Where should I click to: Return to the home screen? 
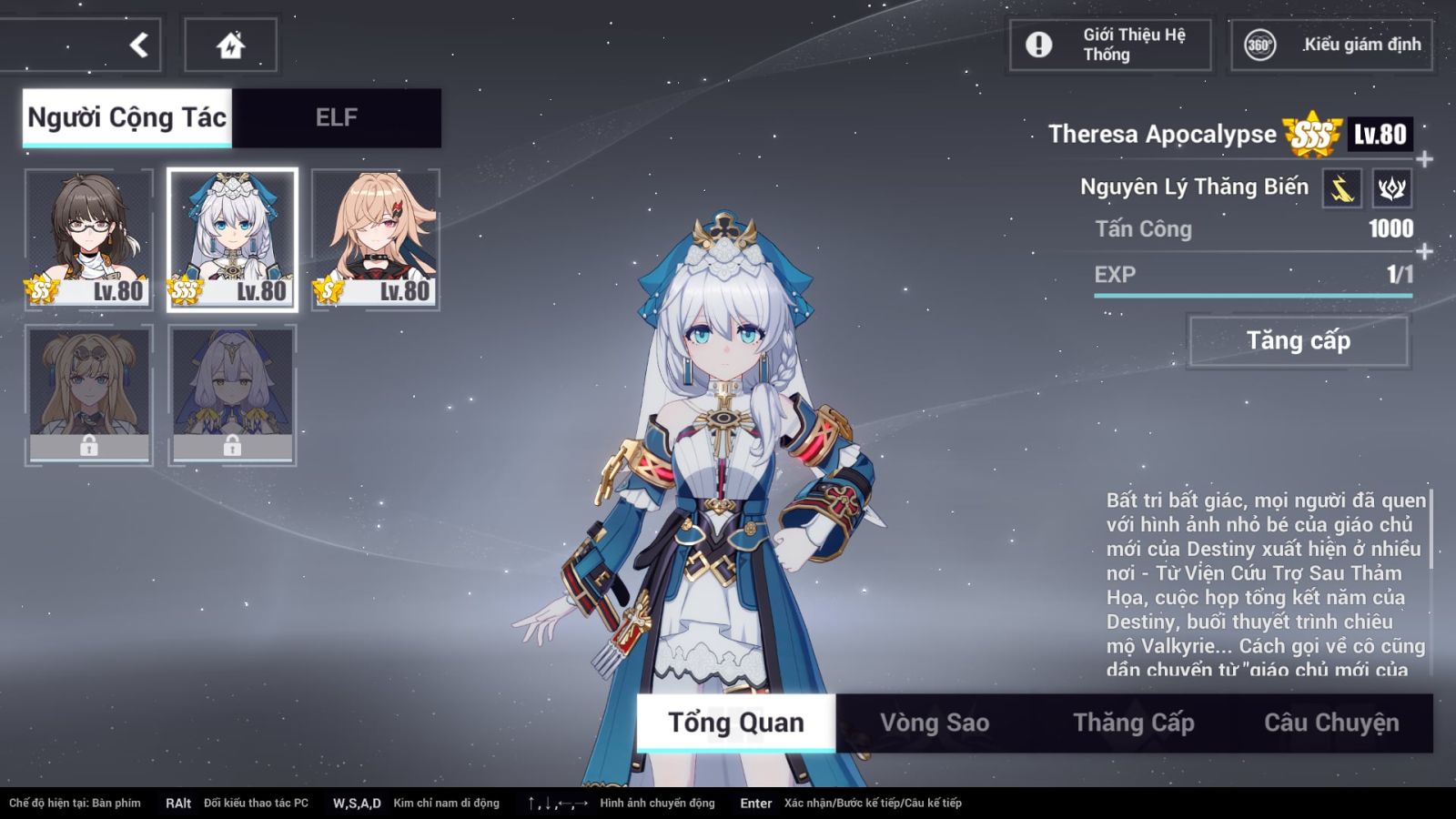pyautogui.click(x=231, y=45)
